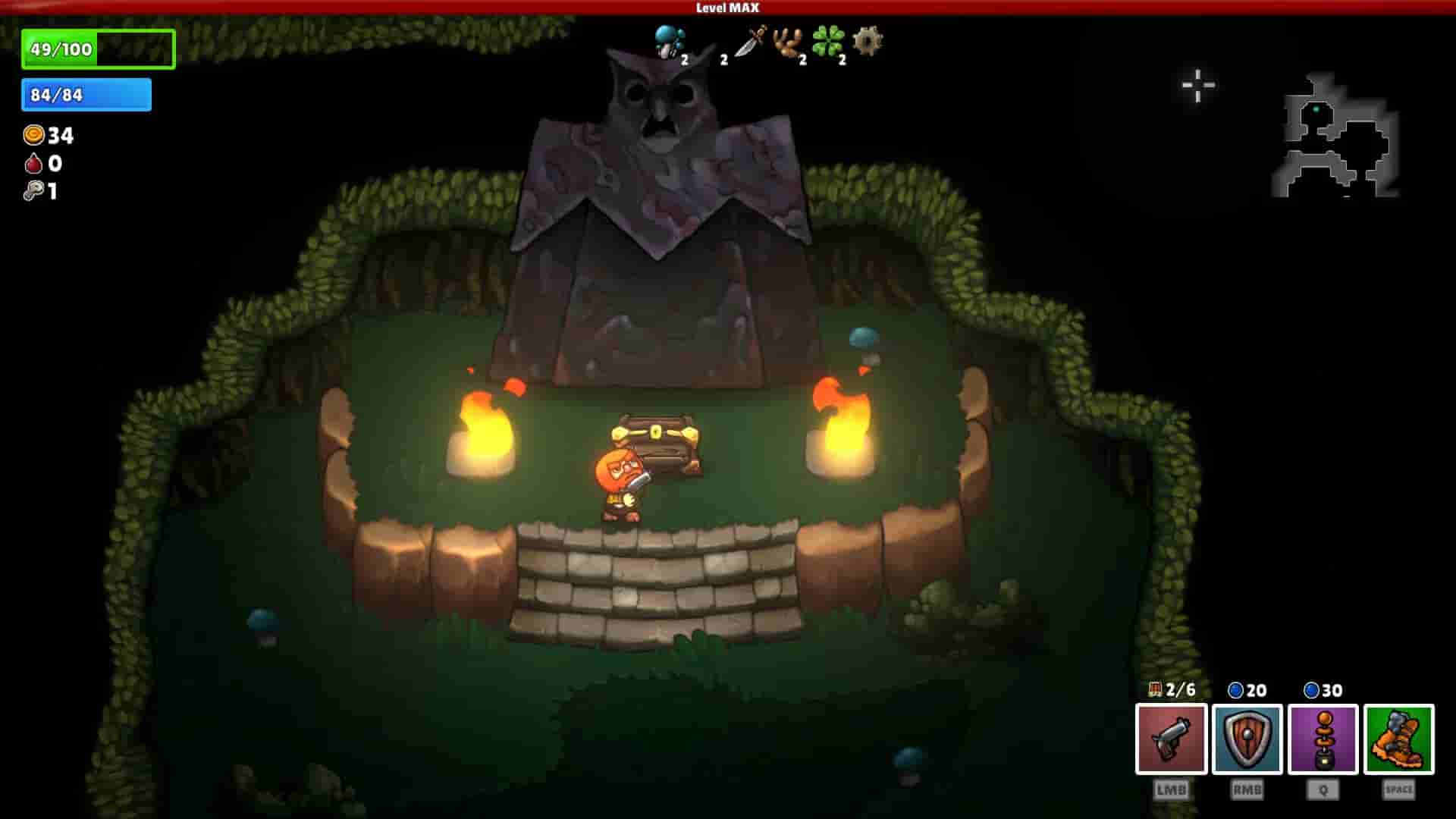Click the dagger relic icon
Viewport: 1456px width, 819px height.
click(x=747, y=45)
